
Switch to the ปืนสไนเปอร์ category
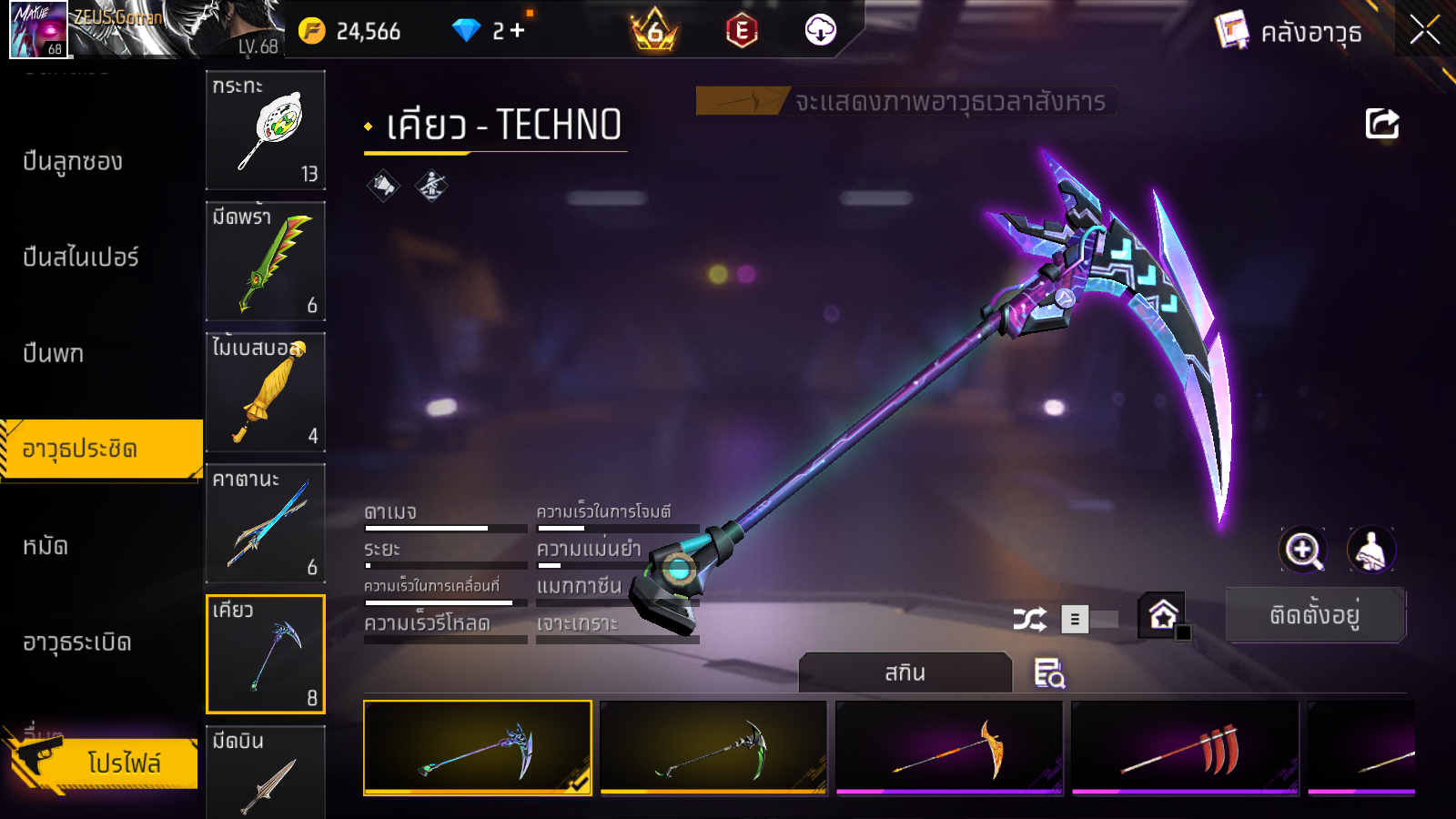click(81, 258)
